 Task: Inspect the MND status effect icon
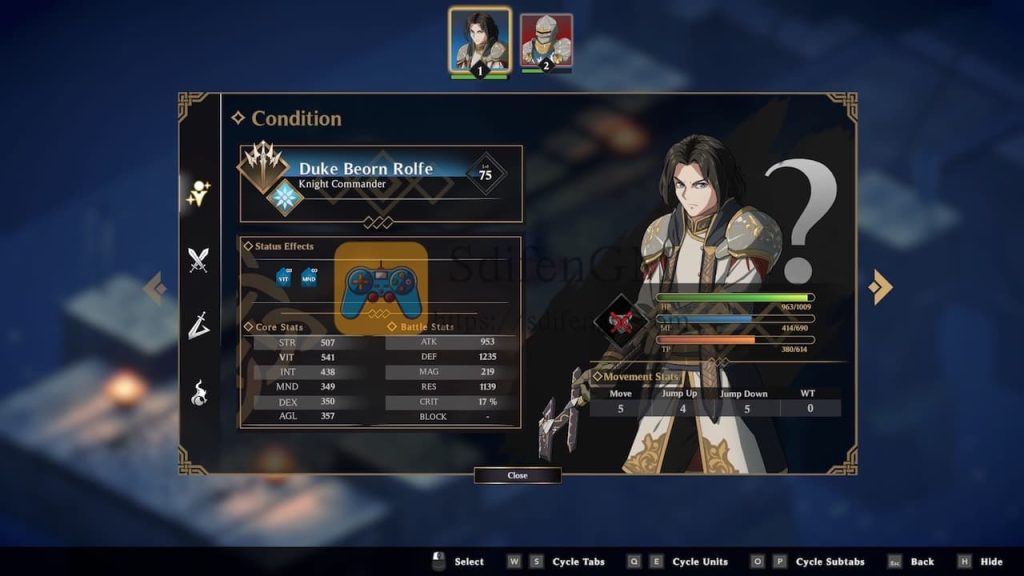310,277
